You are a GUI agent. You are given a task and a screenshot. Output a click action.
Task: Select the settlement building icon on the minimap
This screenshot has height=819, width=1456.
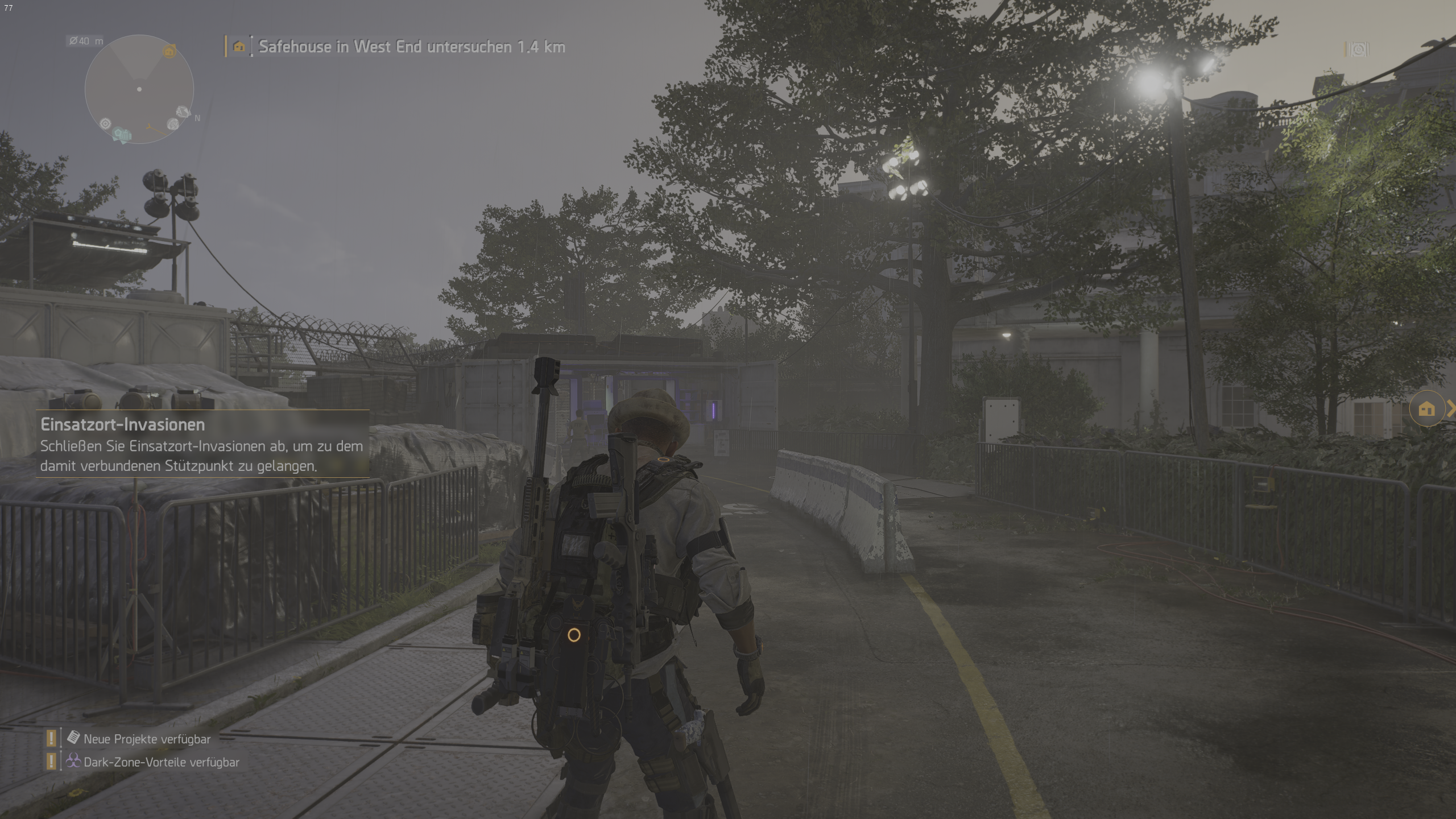point(126,136)
